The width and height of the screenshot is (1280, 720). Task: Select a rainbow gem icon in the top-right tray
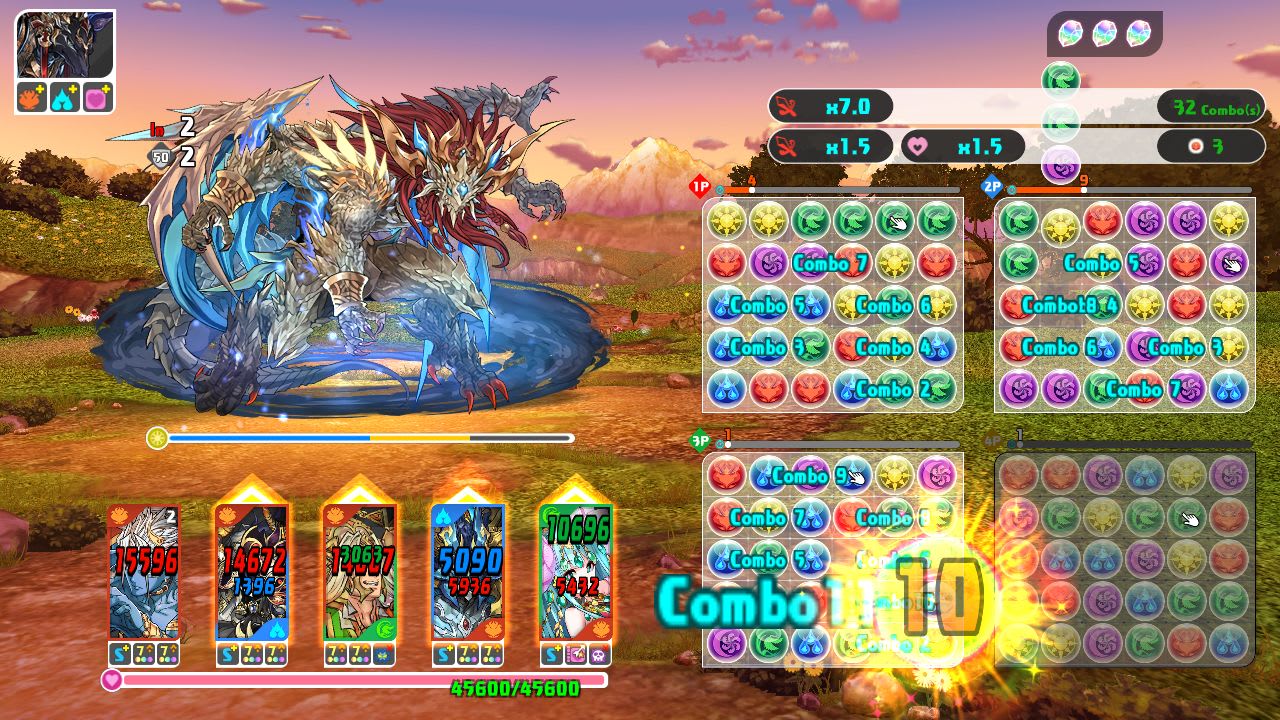1105,32
